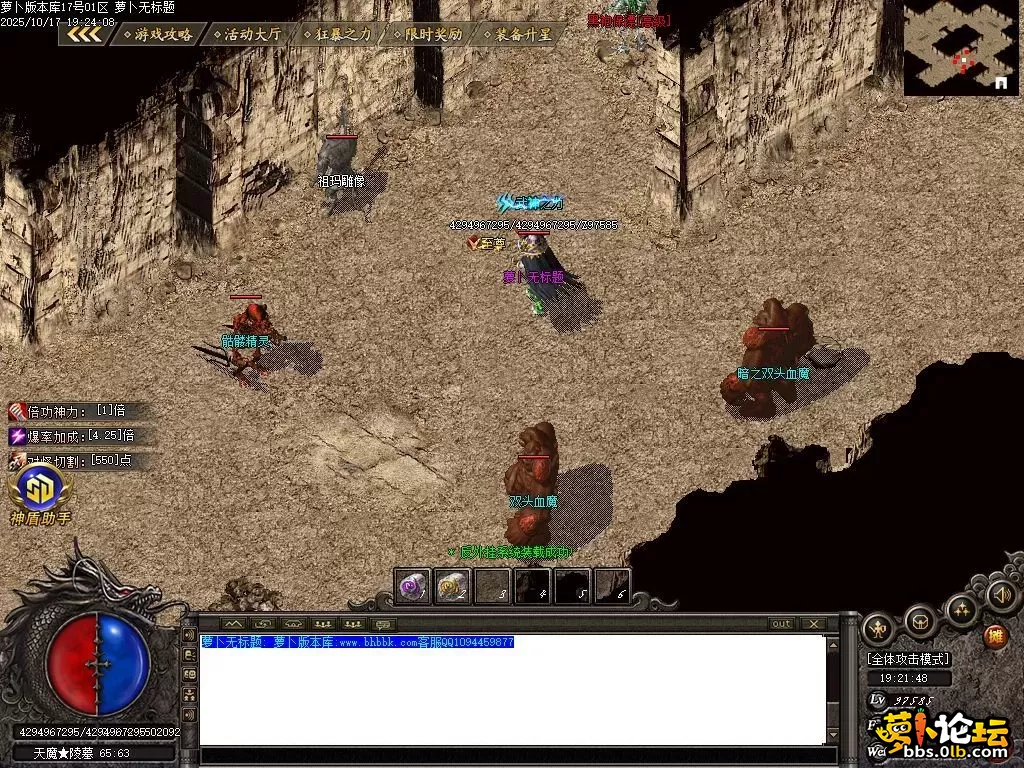Click the chat text input bar
This screenshot has height=768, width=1024.
[512, 756]
